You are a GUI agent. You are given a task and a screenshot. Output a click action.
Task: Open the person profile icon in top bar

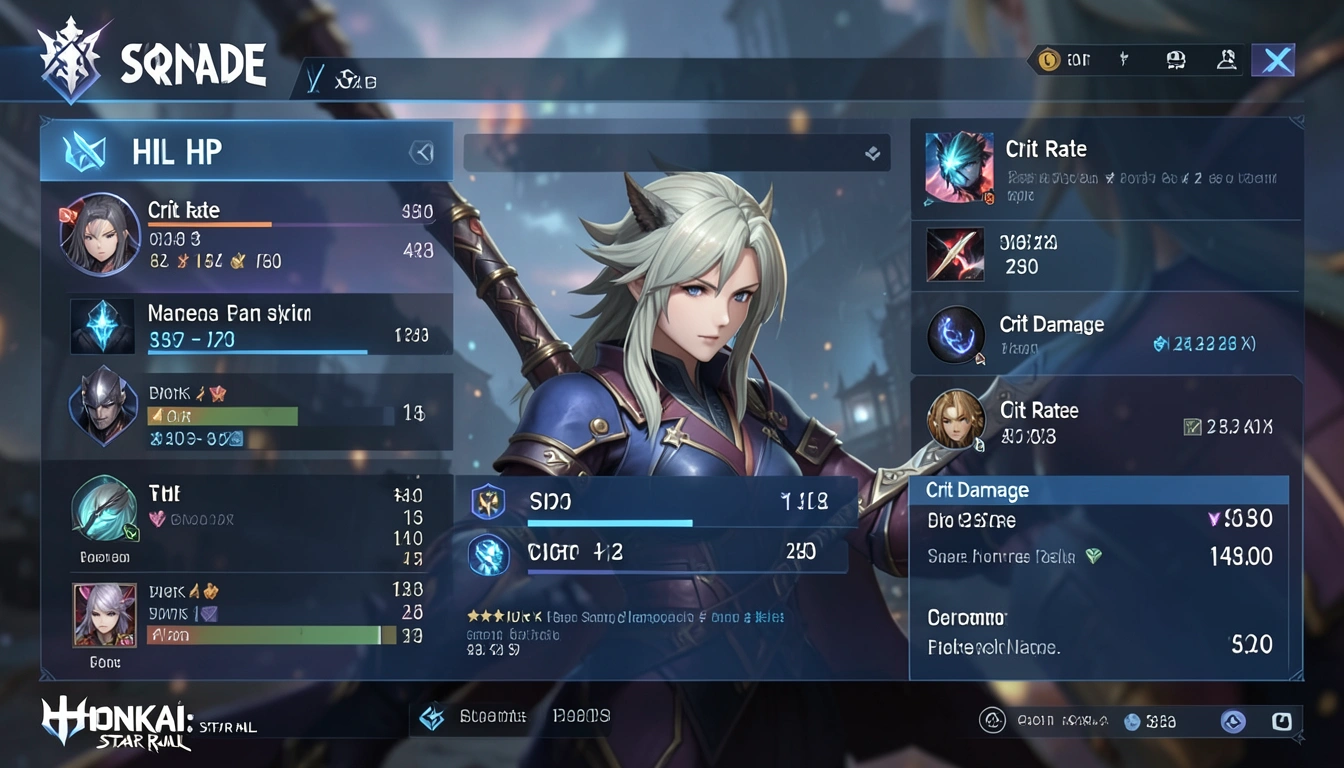tap(1226, 60)
